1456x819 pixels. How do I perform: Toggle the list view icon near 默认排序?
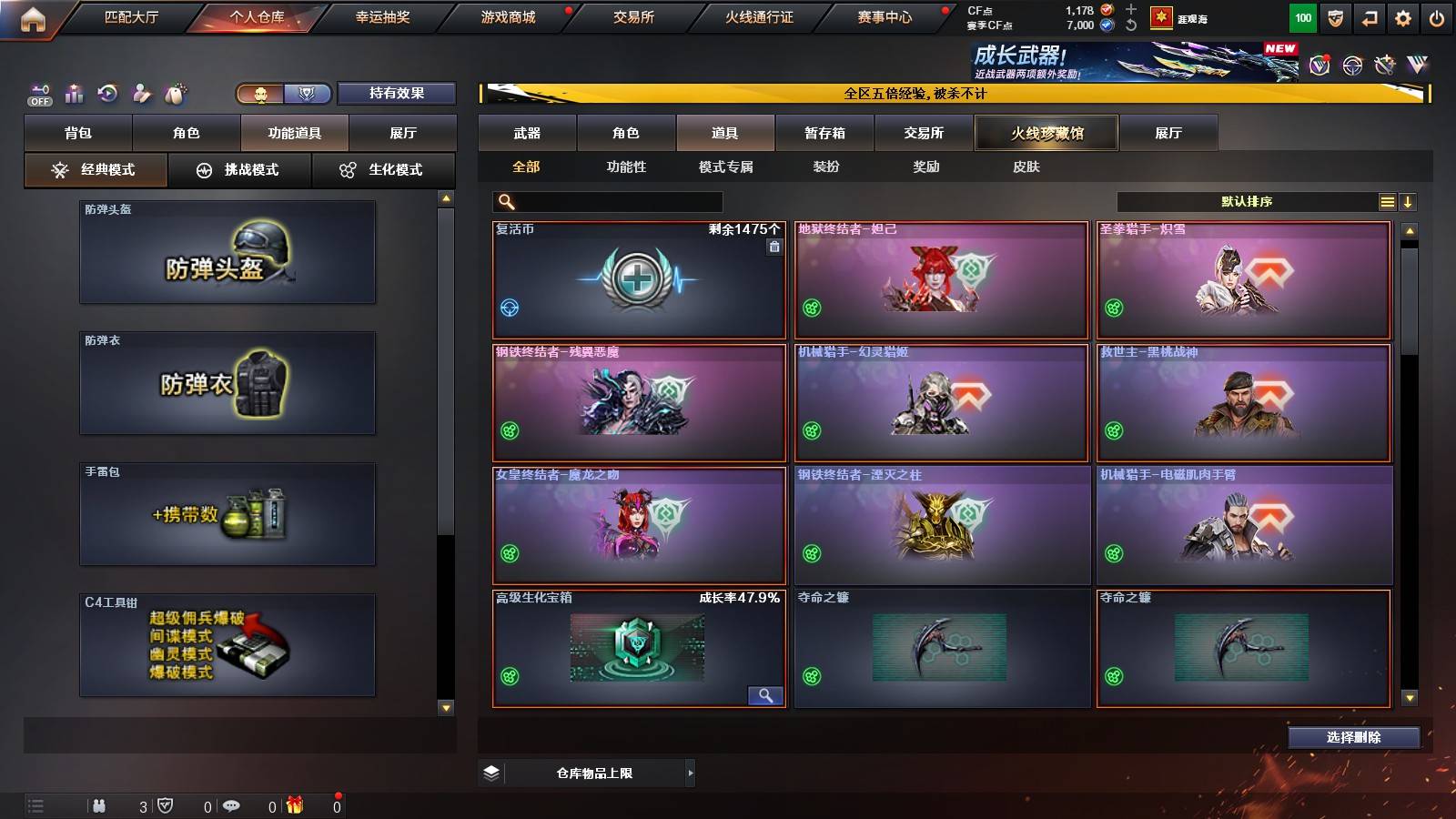[x=1388, y=201]
